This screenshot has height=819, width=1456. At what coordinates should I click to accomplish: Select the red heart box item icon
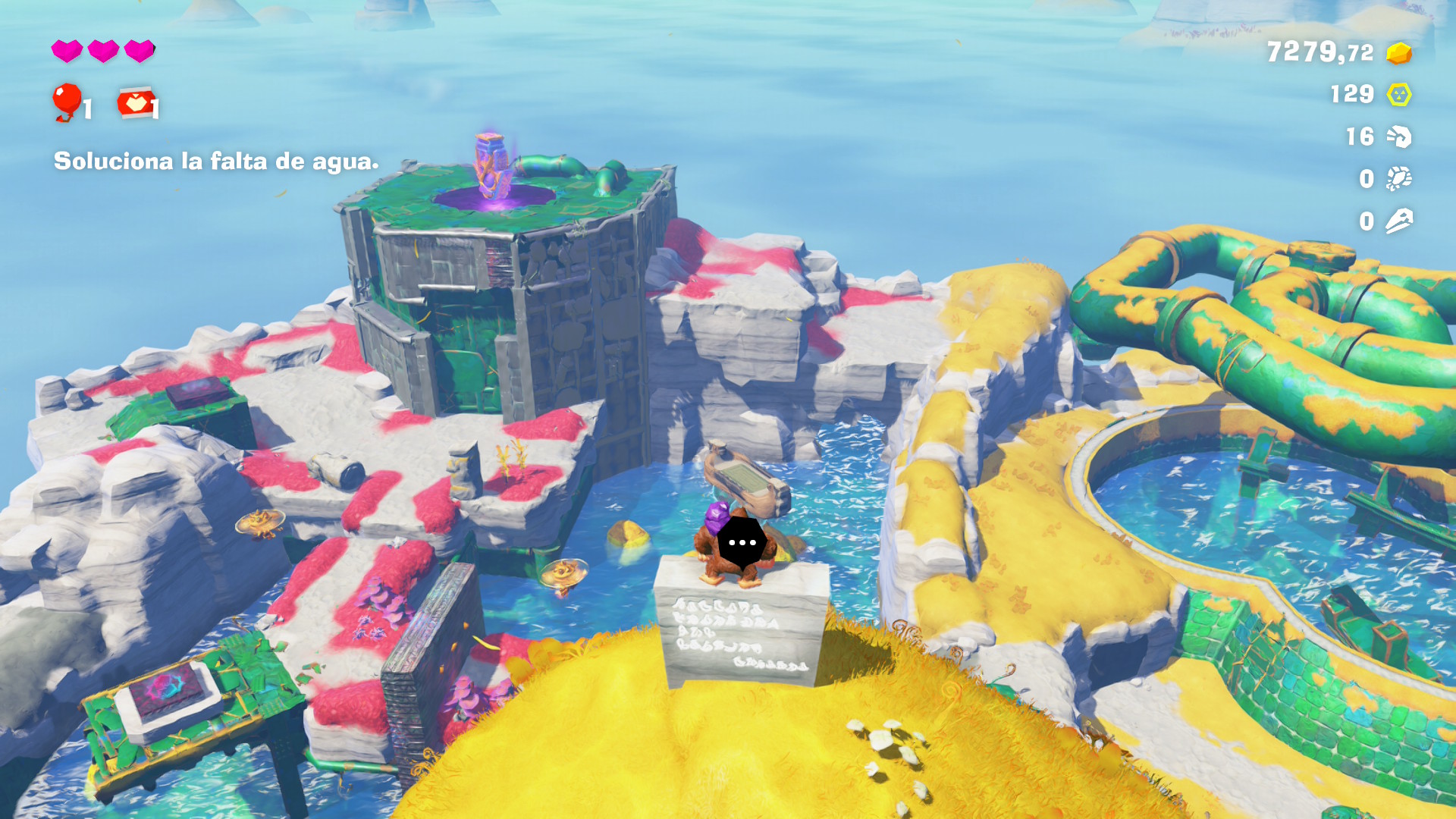click(135, 102)
